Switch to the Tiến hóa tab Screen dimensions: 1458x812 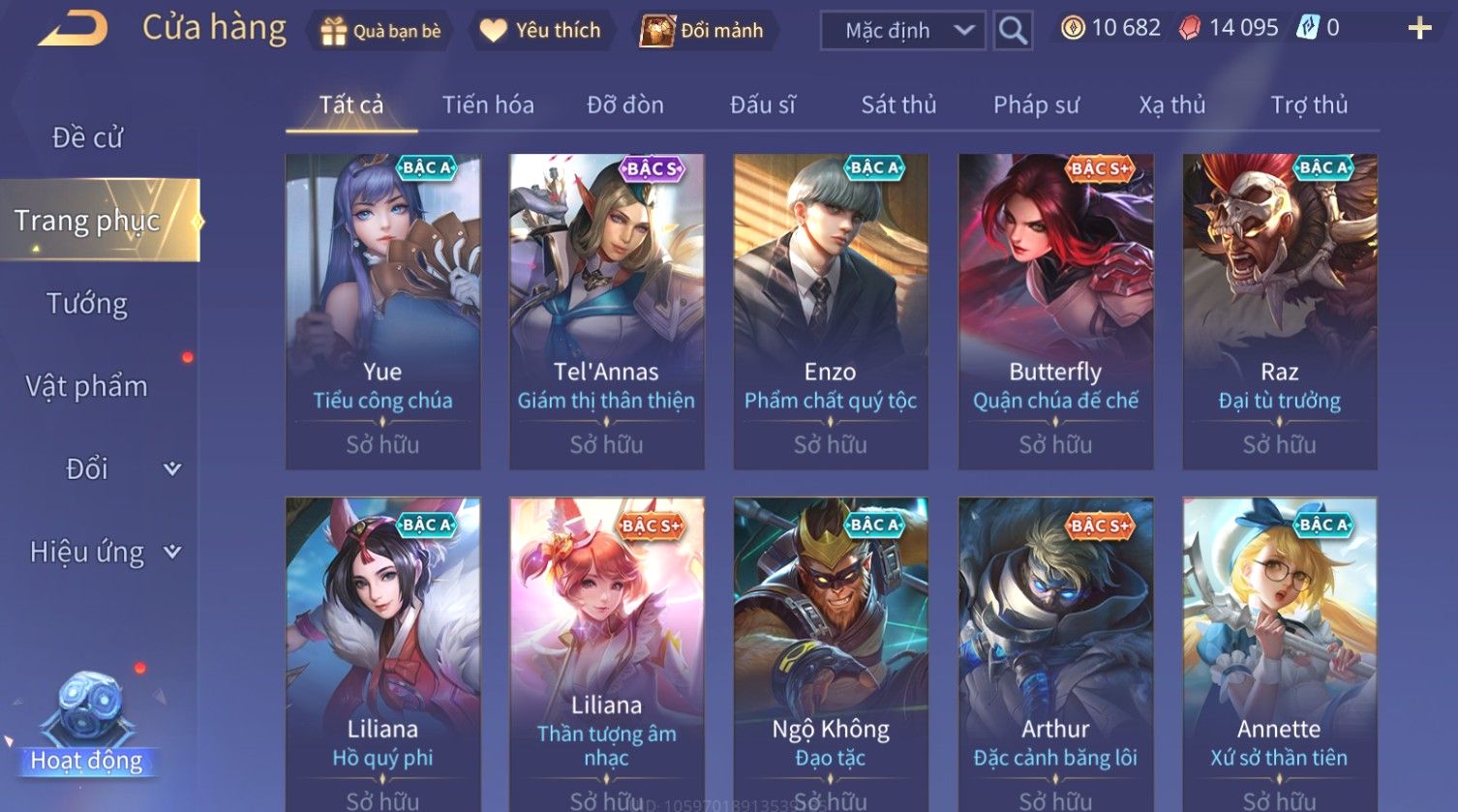tap(488, 105)
